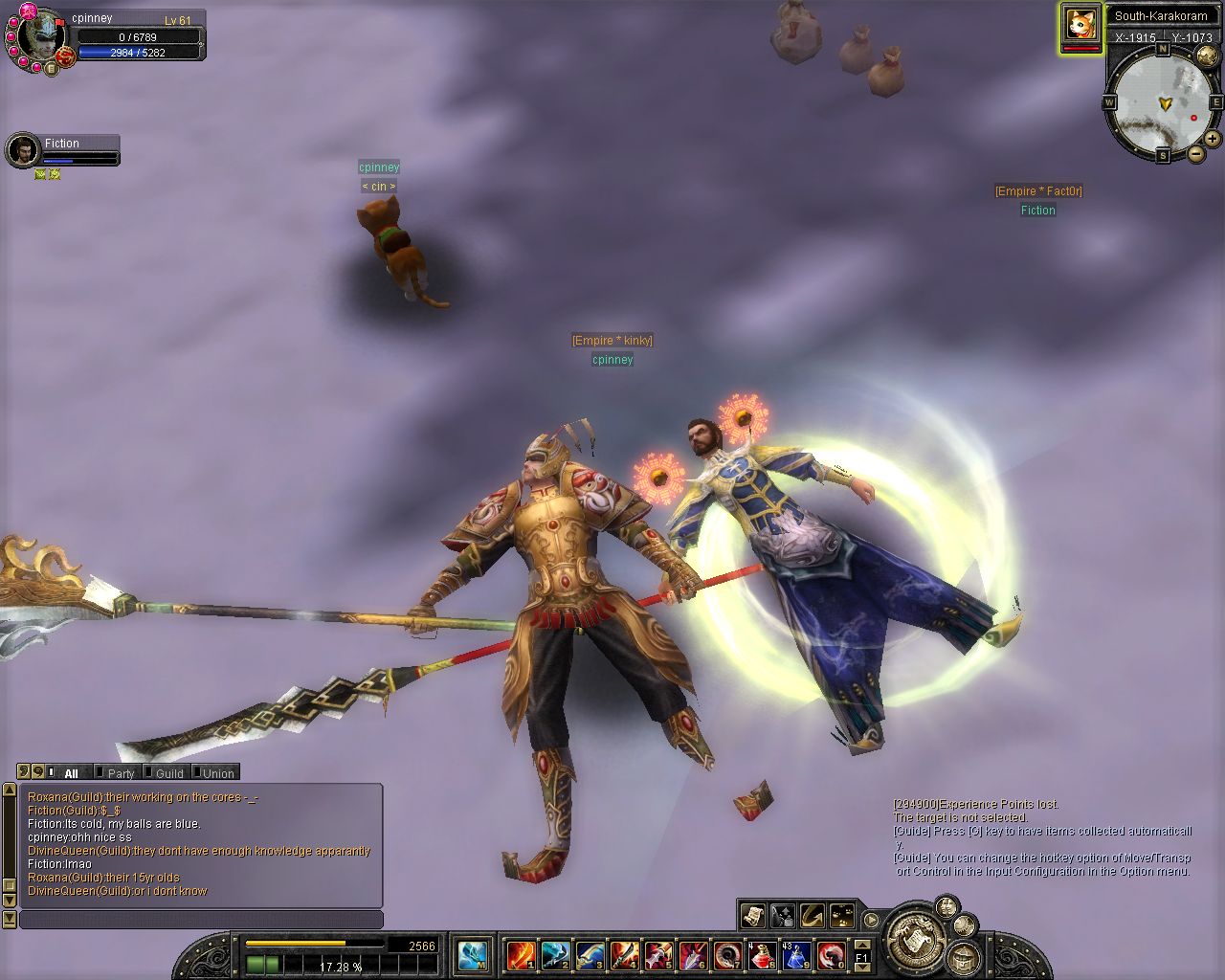Select the Union chat tab

tap(216, 773)
